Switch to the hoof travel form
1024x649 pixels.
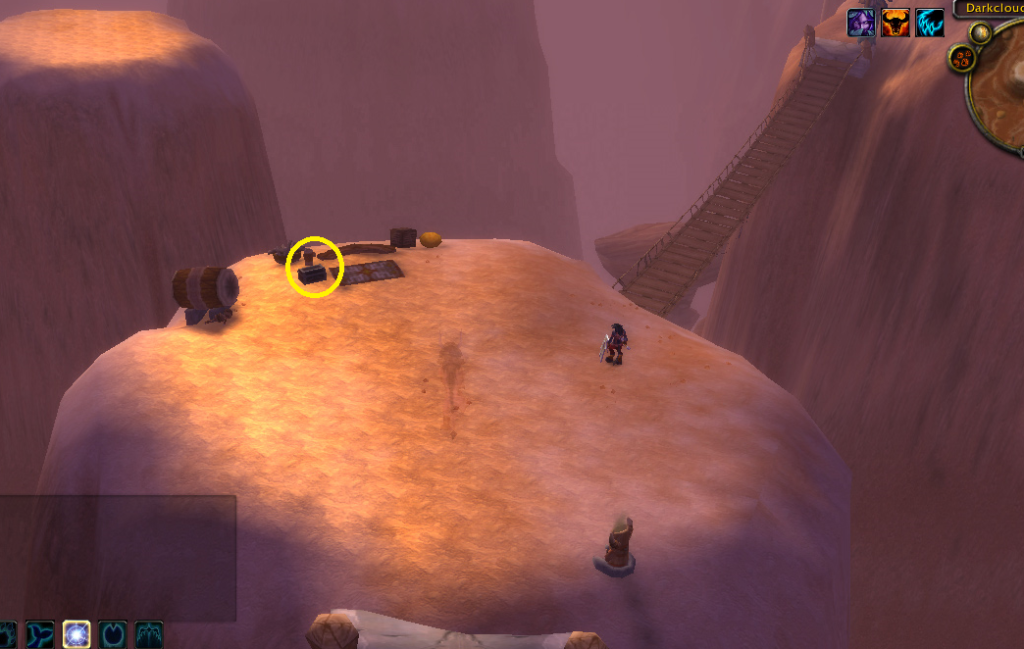pos(113,635)
